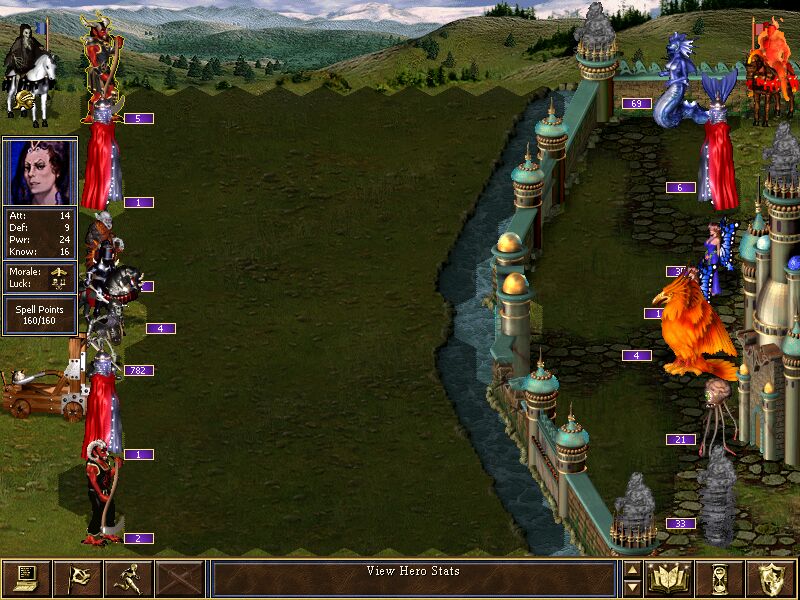The height and width of the screenshot is (600, 800).
Task: Click the hero portrait in stats panel
Action: click(40, 171)
